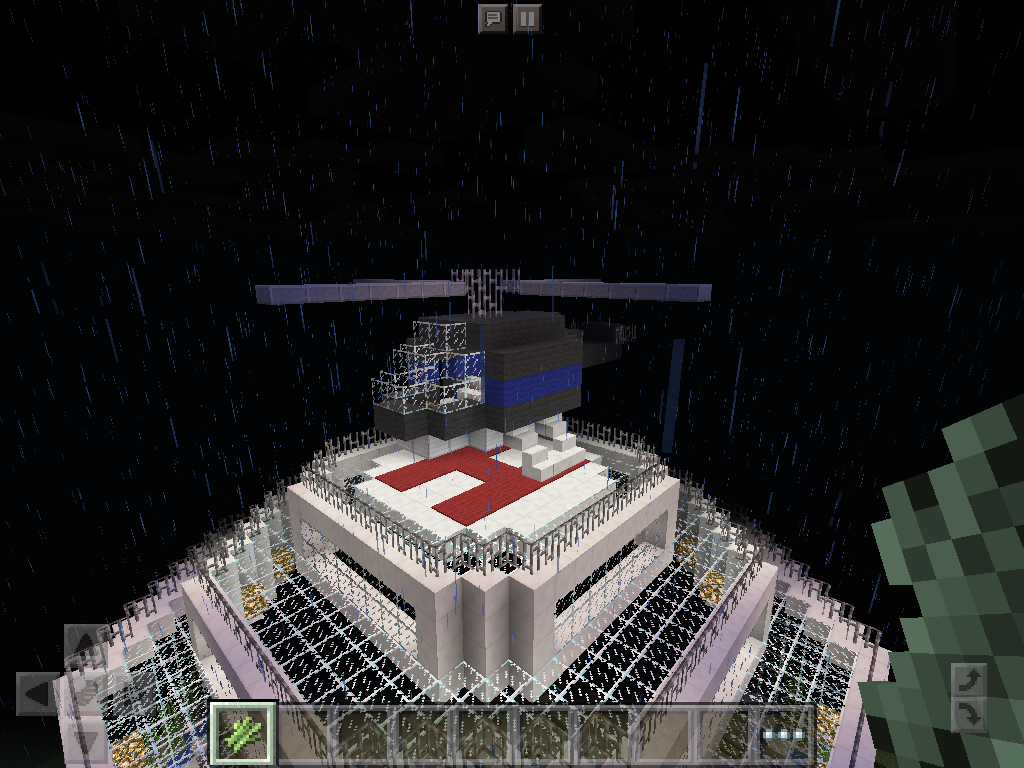Pause the game with the pause button
Screen dimensions: 1024x768
pyautogui.click(x=527, y=18)
